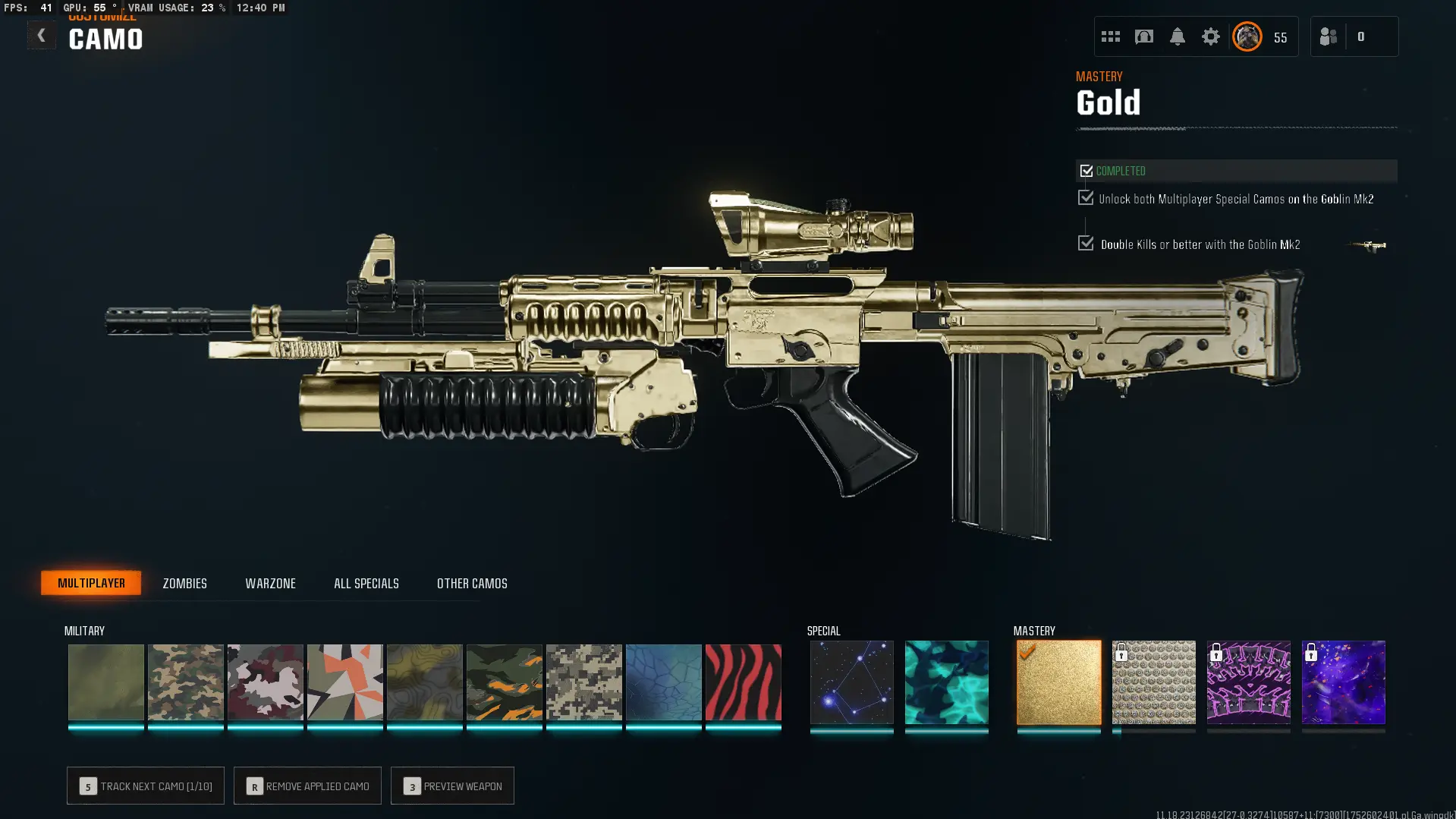The image size is (1456, 819).
Task: Choose the purple galaxy mastery camo
Action: click(x=1343, y=682)
